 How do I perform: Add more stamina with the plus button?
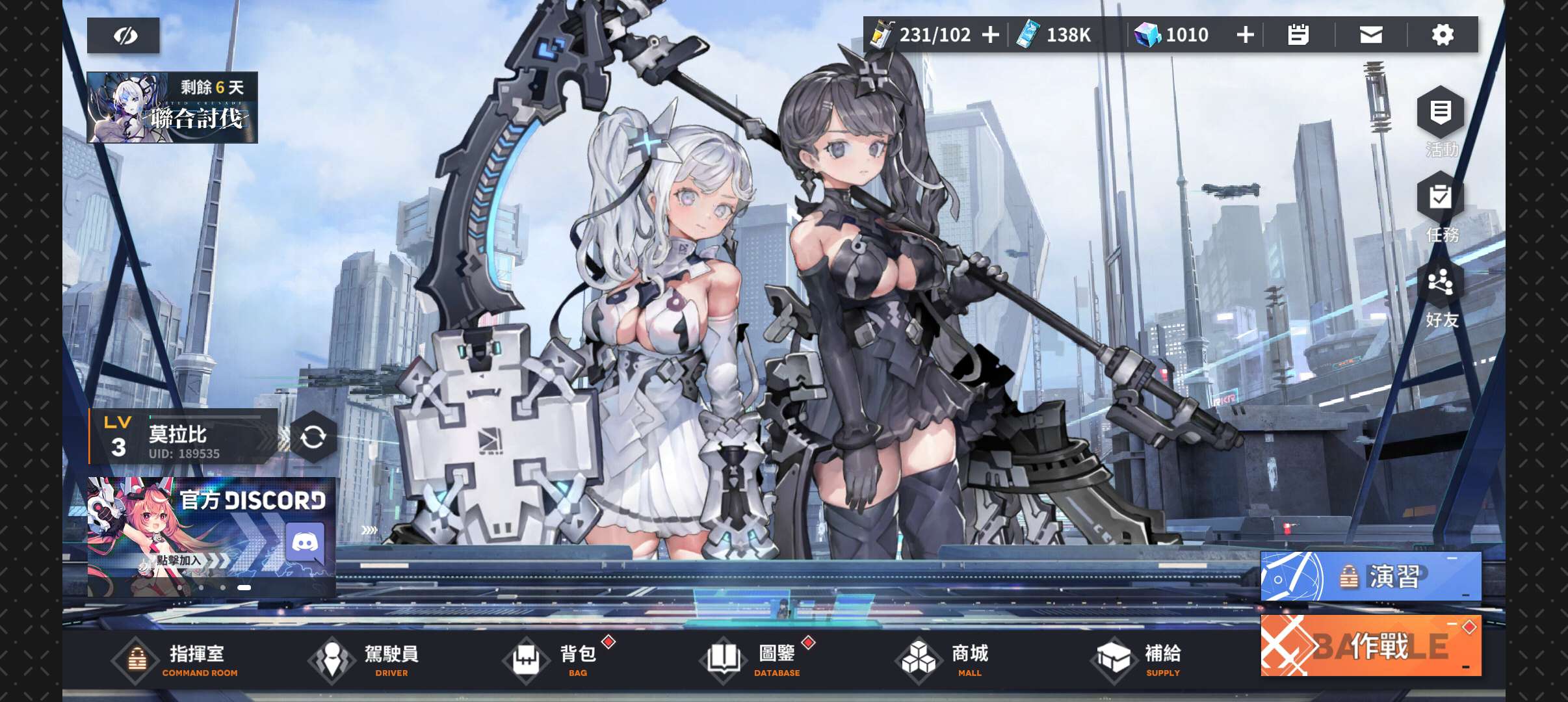[x=990, y=35]
